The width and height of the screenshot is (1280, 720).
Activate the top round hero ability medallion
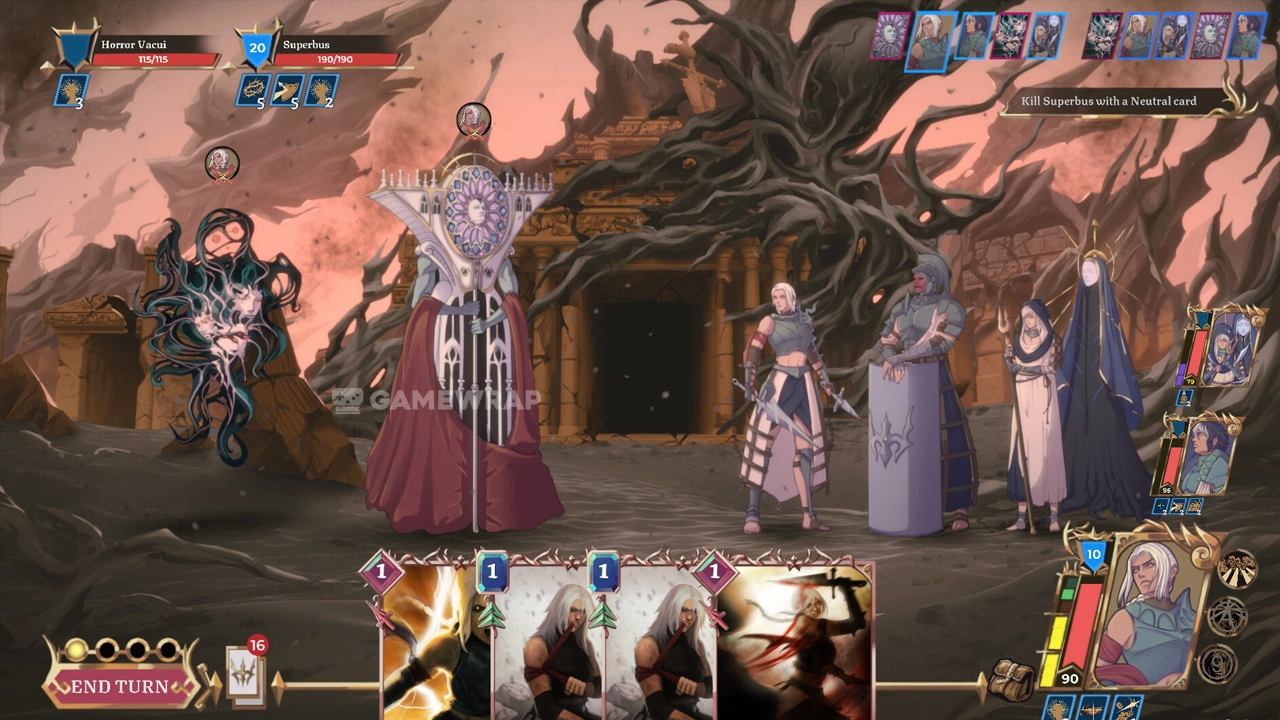[x=1237, y=569]
